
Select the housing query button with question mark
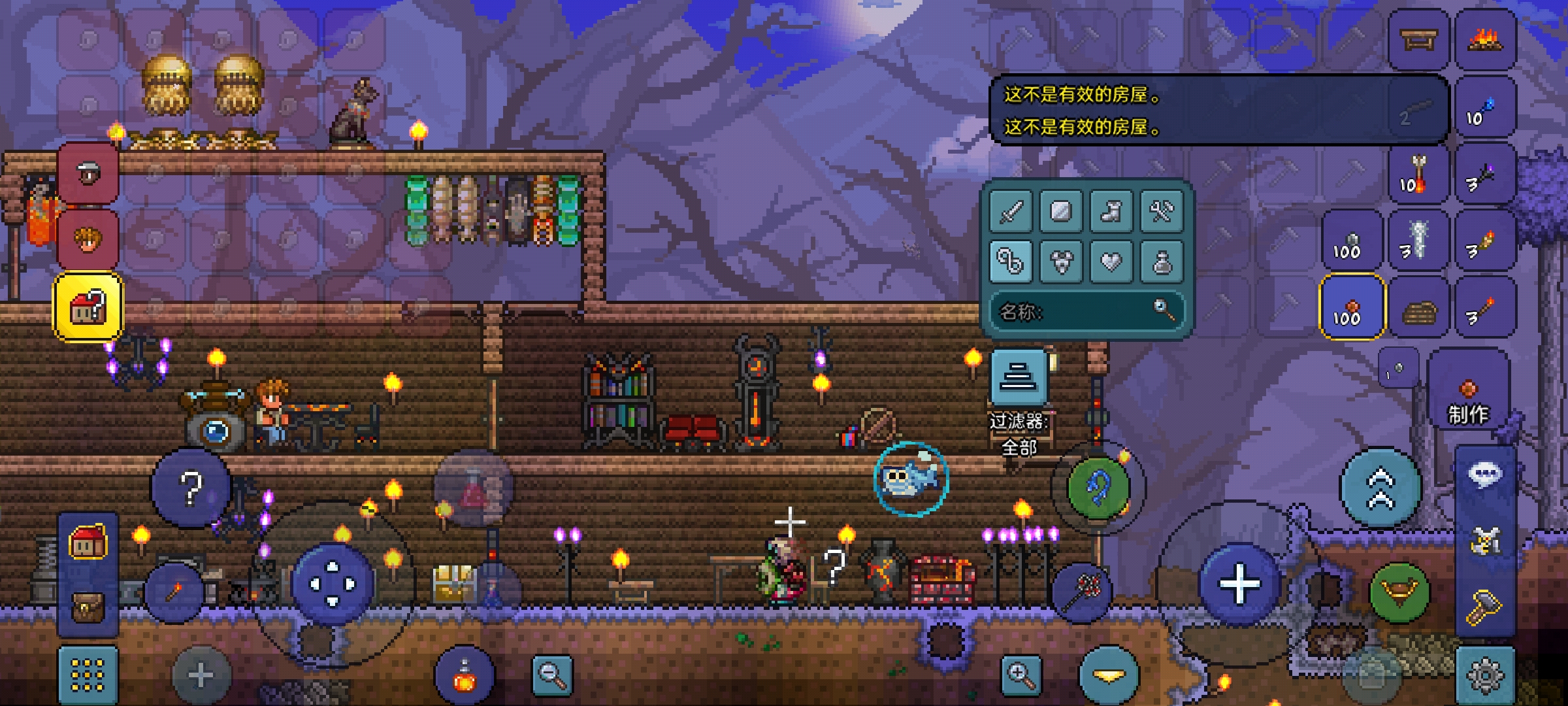pyautogui.click(x=88, y=307)
